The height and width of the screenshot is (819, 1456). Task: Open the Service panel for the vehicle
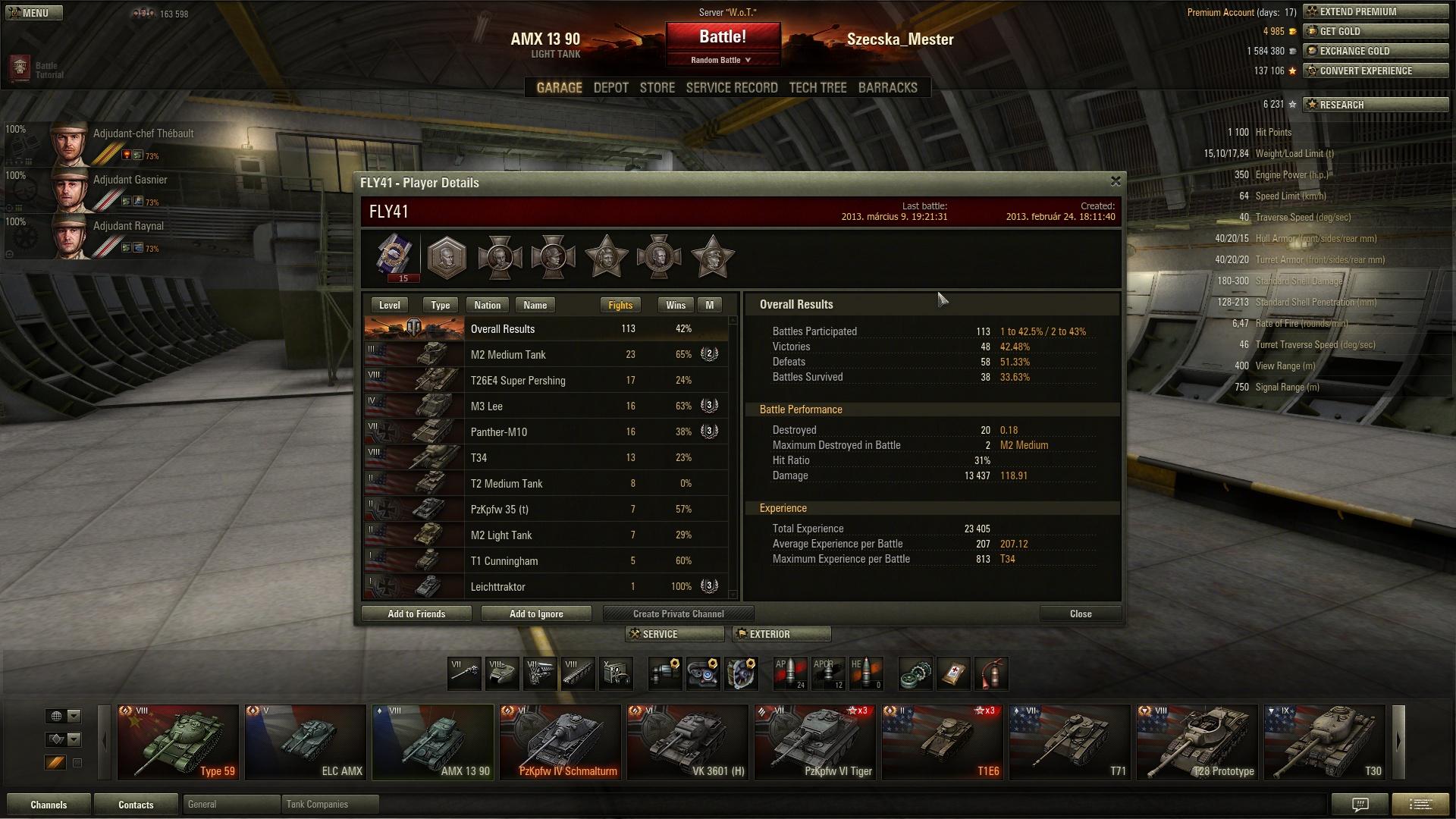coord(675,635)
